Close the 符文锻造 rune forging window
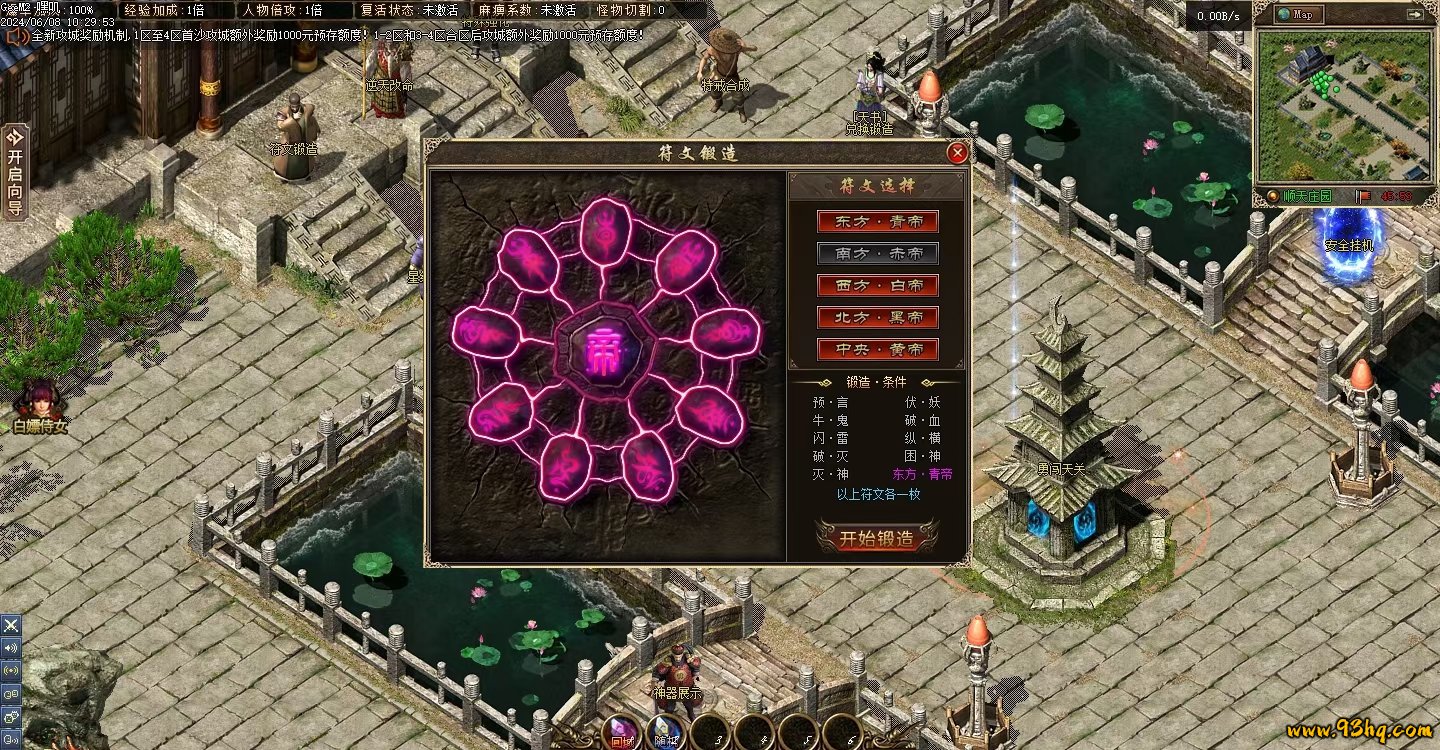 957,153
